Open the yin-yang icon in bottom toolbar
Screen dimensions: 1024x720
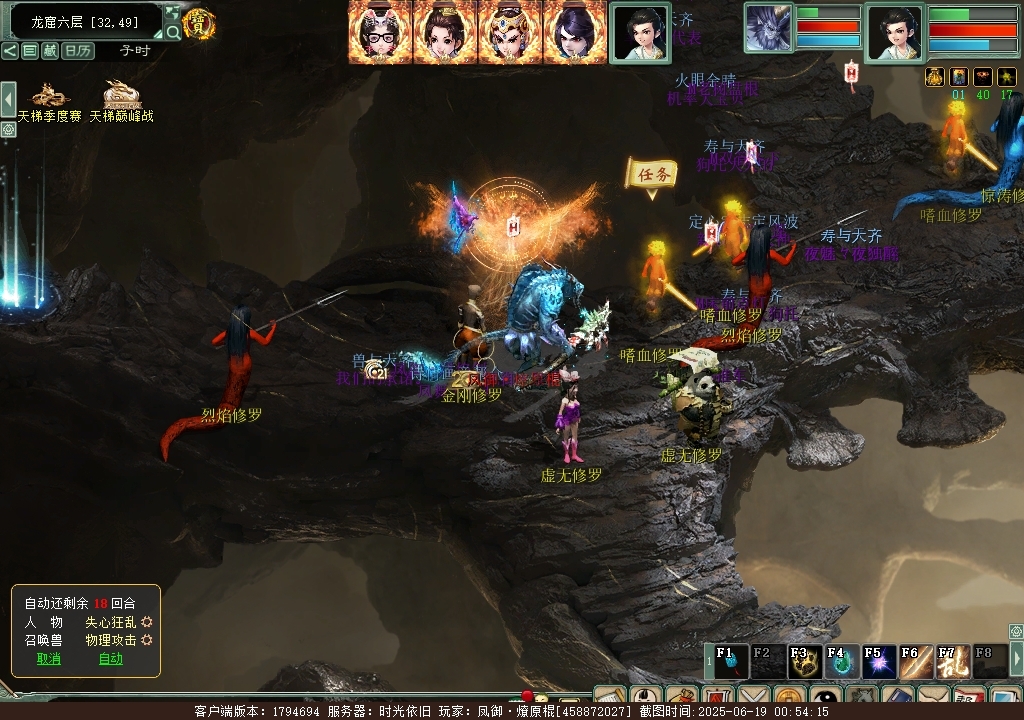[x=825, y=697]
